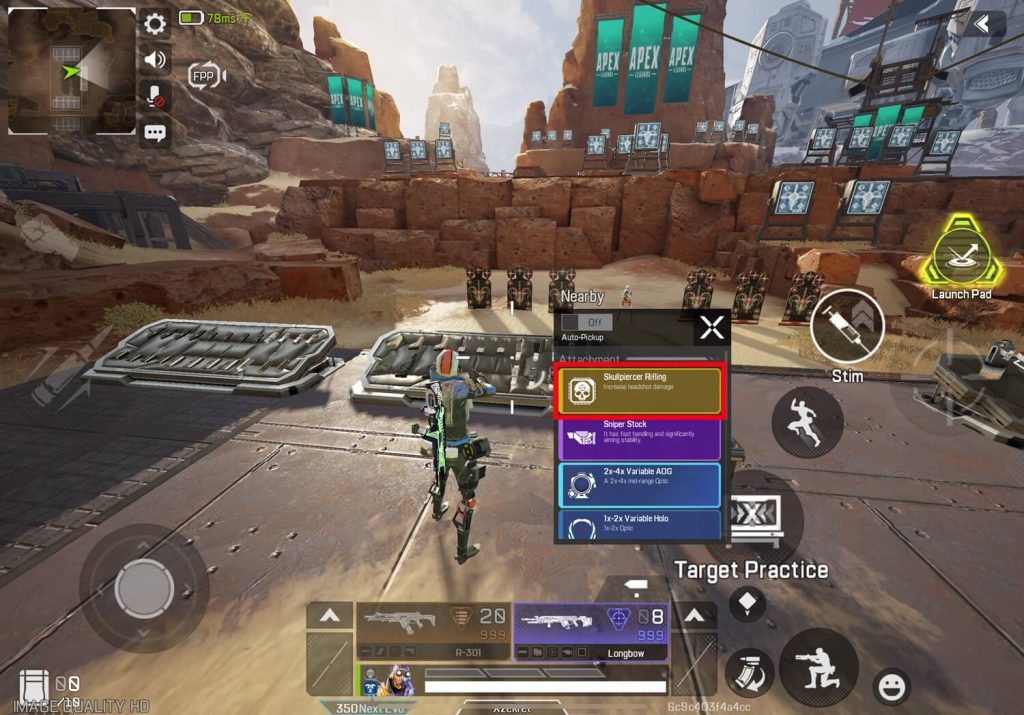Toggle the speaker sound icon

coord(155,60)
